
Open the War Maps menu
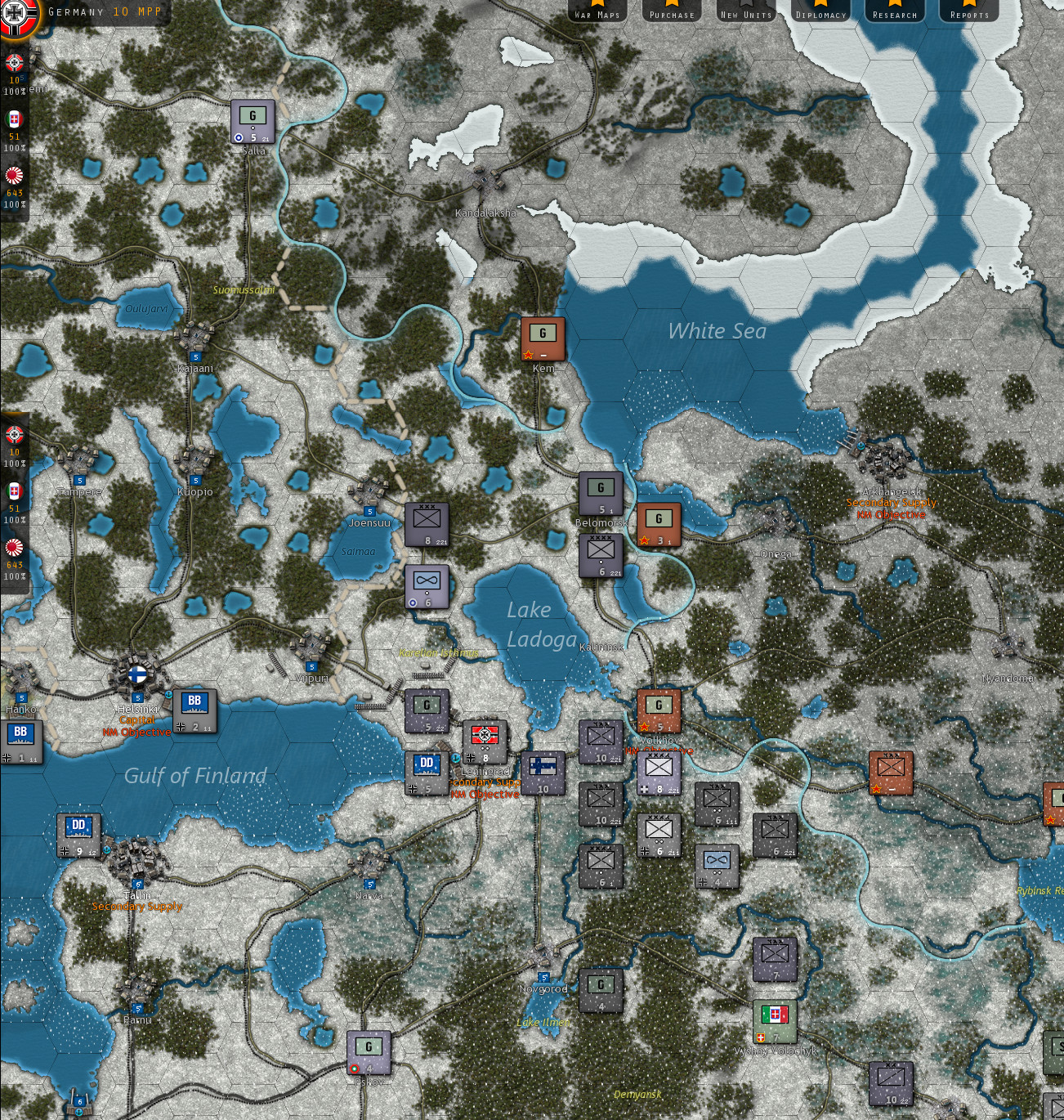(x=599, y=13)
